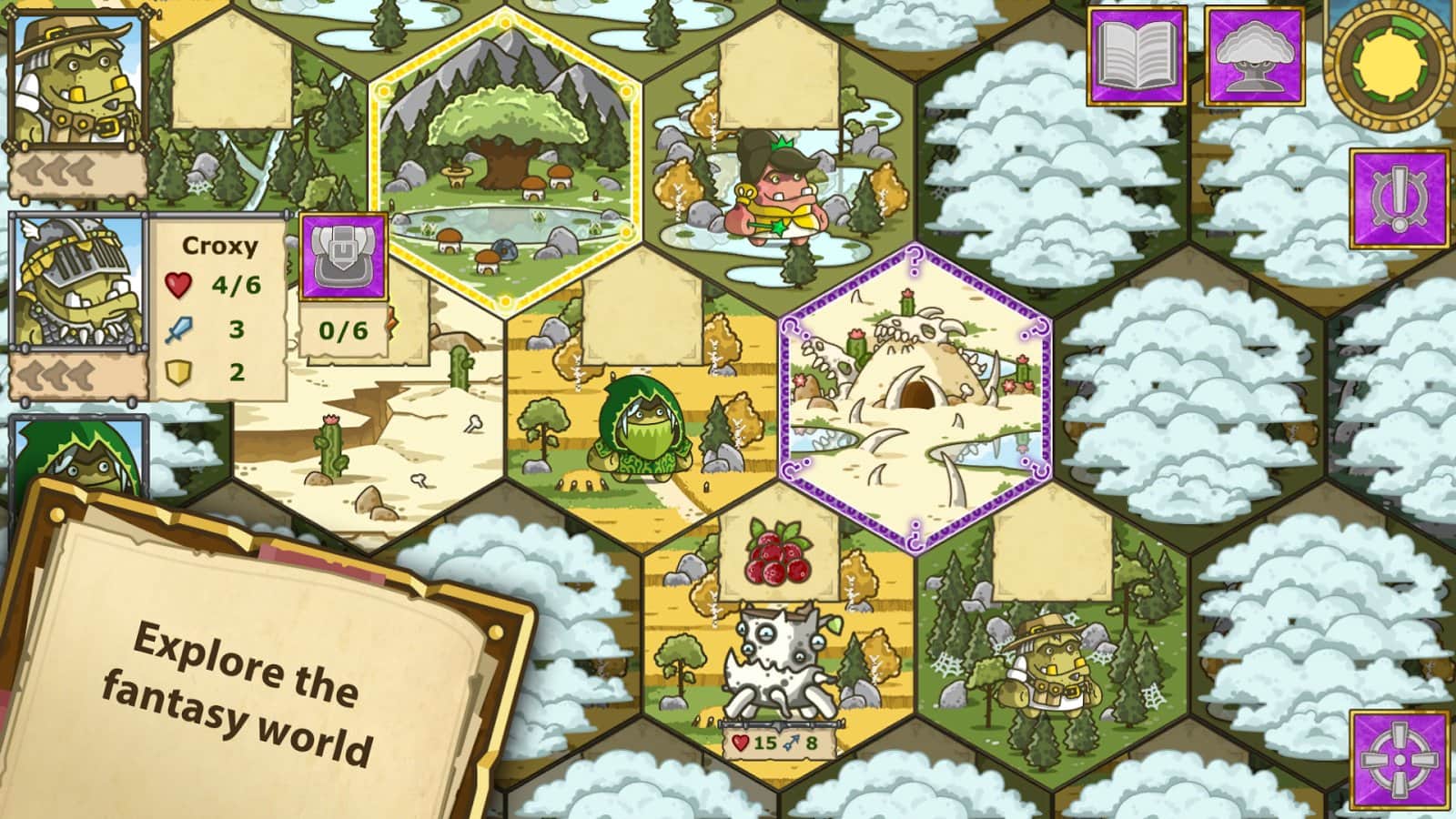
Task: Click the 0/6 inventory slot counter
Action: [342, 332]
